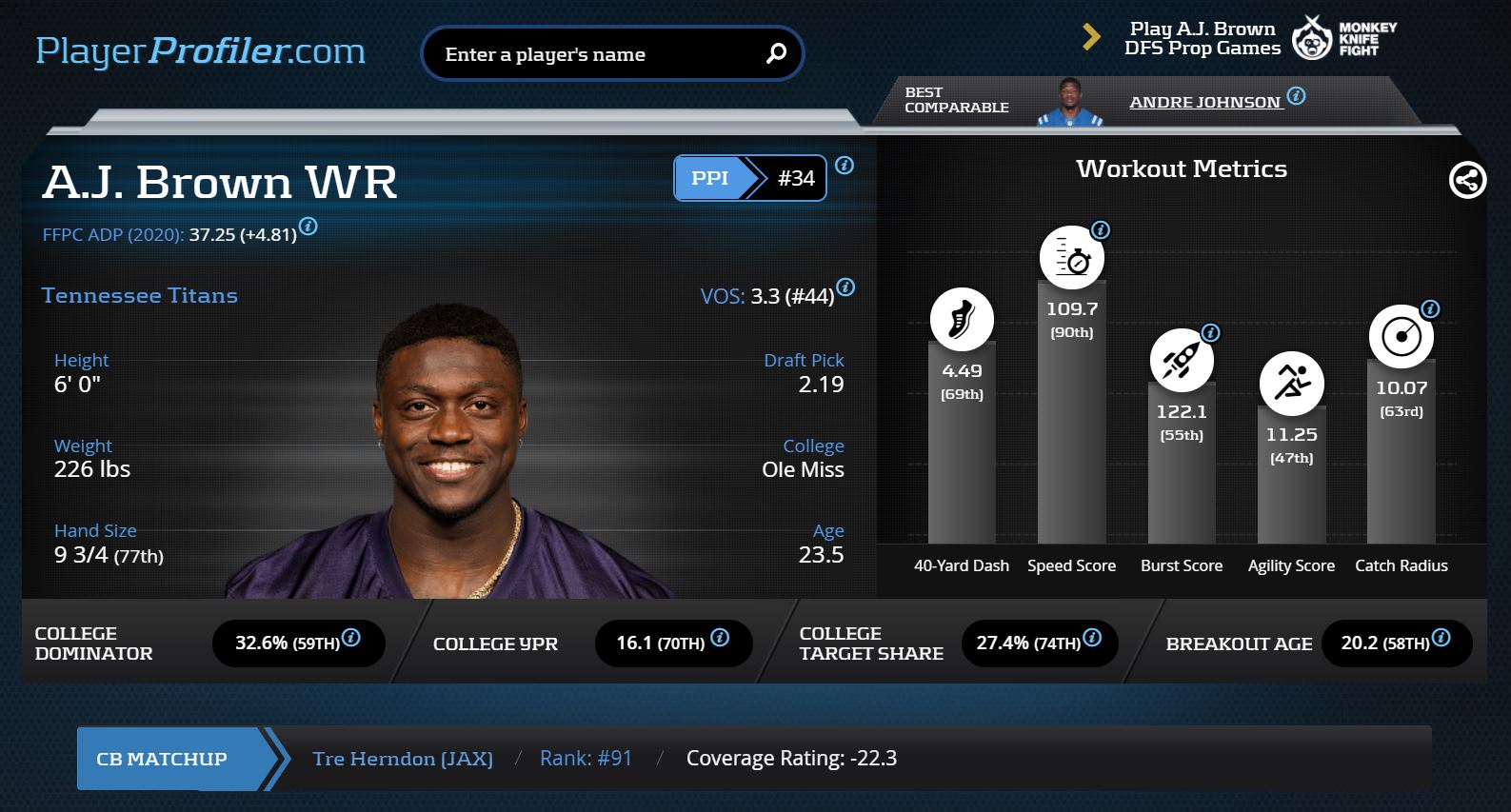The height and width of the screenshot is (812, 1511).
Task: Open the Andre Johnson comparable player link
Action: [1204, 103]
